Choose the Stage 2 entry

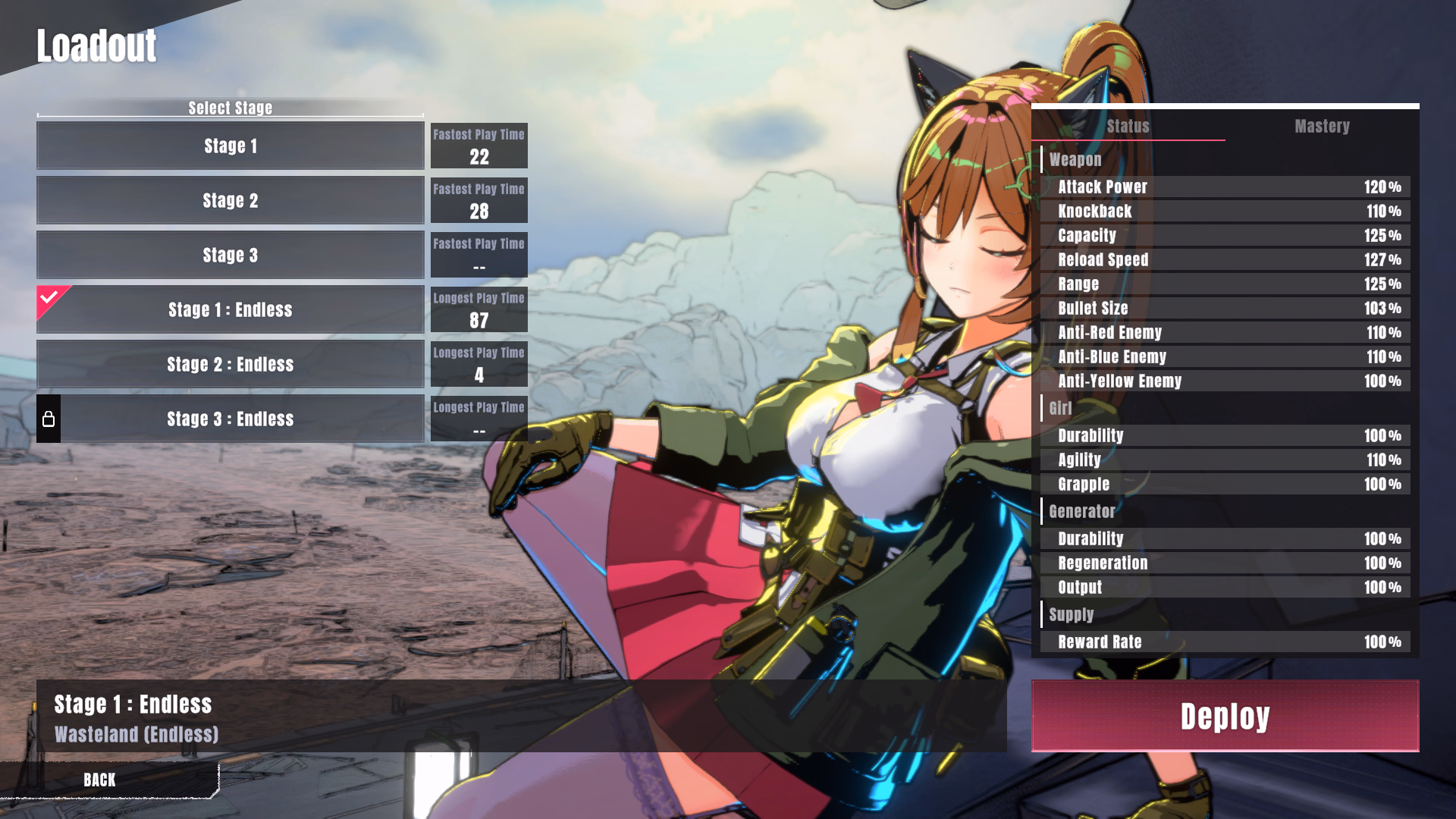coord(231,200)
